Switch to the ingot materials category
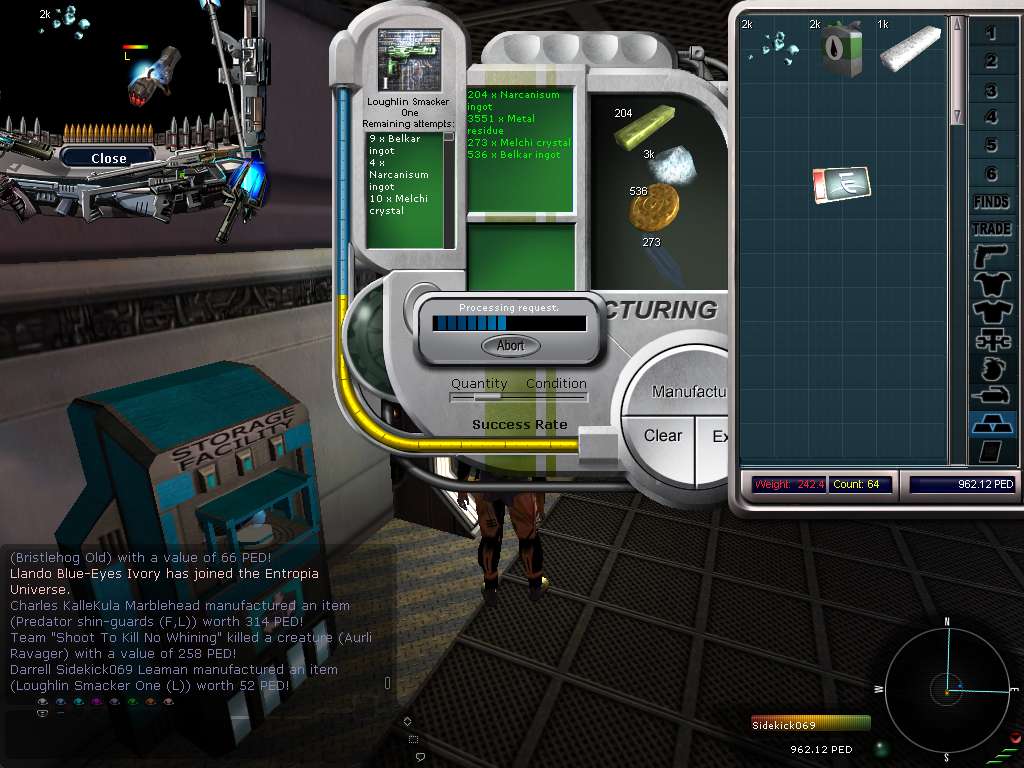The height and width of the screenshot is (768, 1024). [991, 424]
